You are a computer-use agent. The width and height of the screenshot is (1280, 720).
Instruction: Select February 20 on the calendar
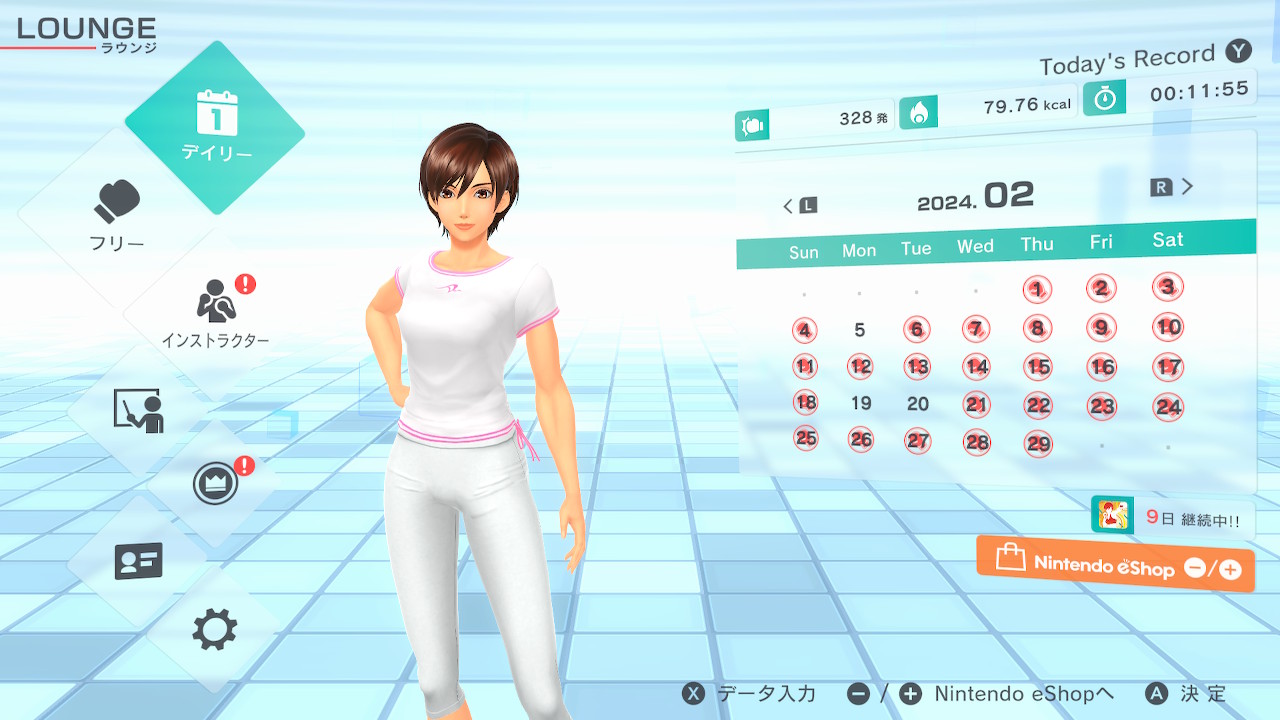(x=918, y=404)
